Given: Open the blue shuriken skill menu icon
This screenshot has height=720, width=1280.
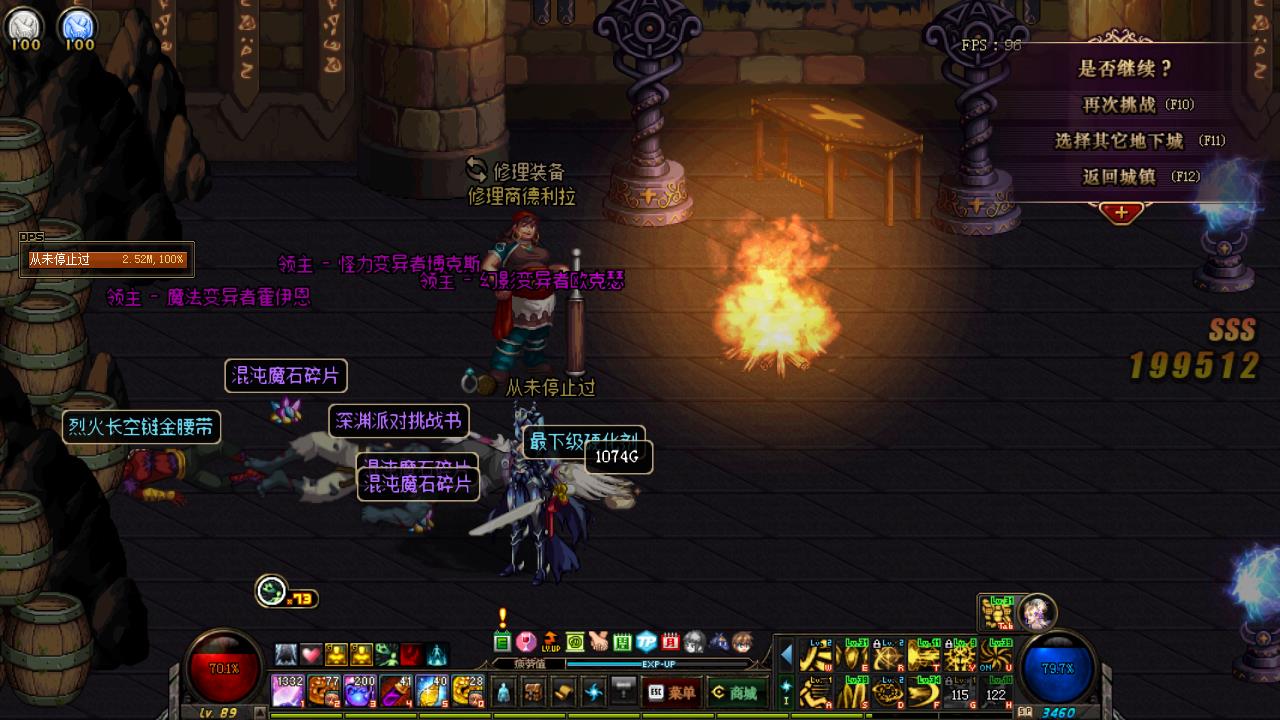Looking at the screenshot, I should 594,692.
